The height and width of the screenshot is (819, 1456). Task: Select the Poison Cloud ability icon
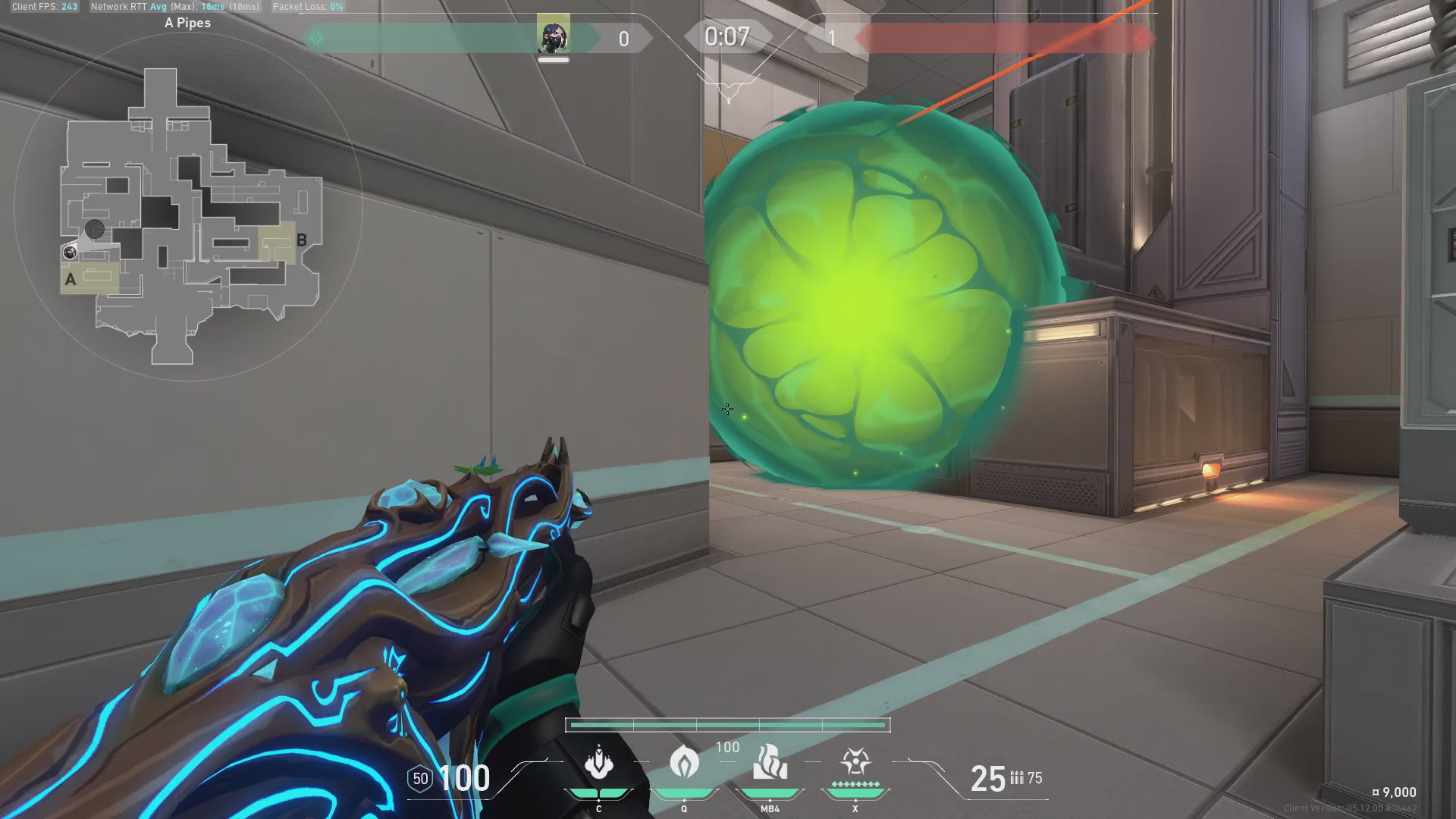click(684, 762)
